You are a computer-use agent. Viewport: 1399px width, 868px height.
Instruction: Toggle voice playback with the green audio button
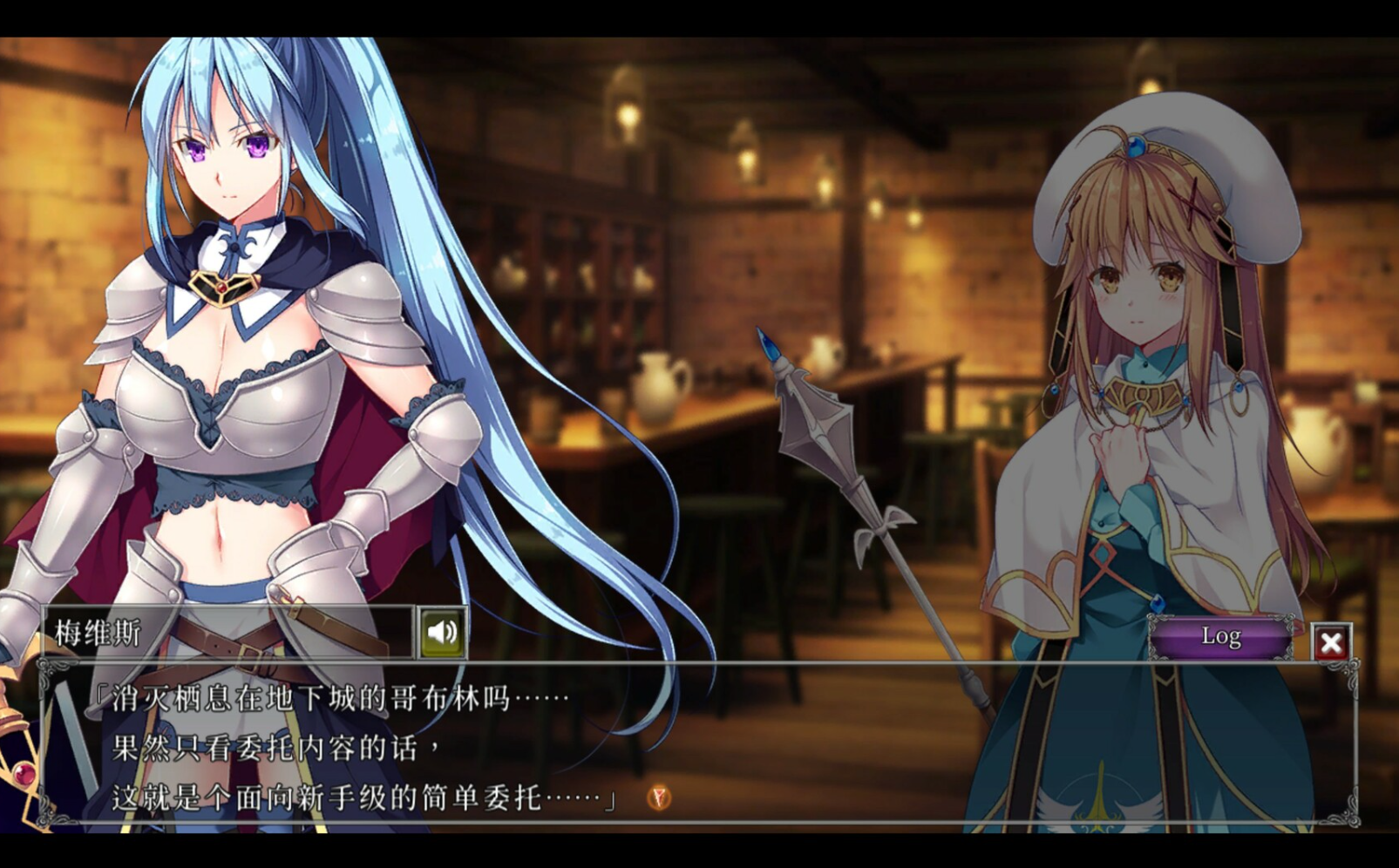443,631
